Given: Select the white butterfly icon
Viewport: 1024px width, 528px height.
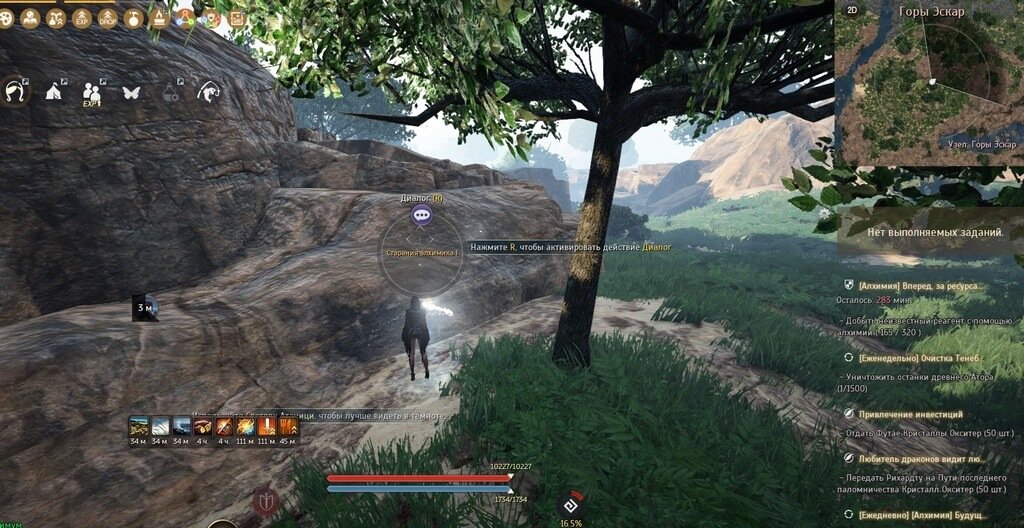Looking at the screenshot, I should point(130,92).
